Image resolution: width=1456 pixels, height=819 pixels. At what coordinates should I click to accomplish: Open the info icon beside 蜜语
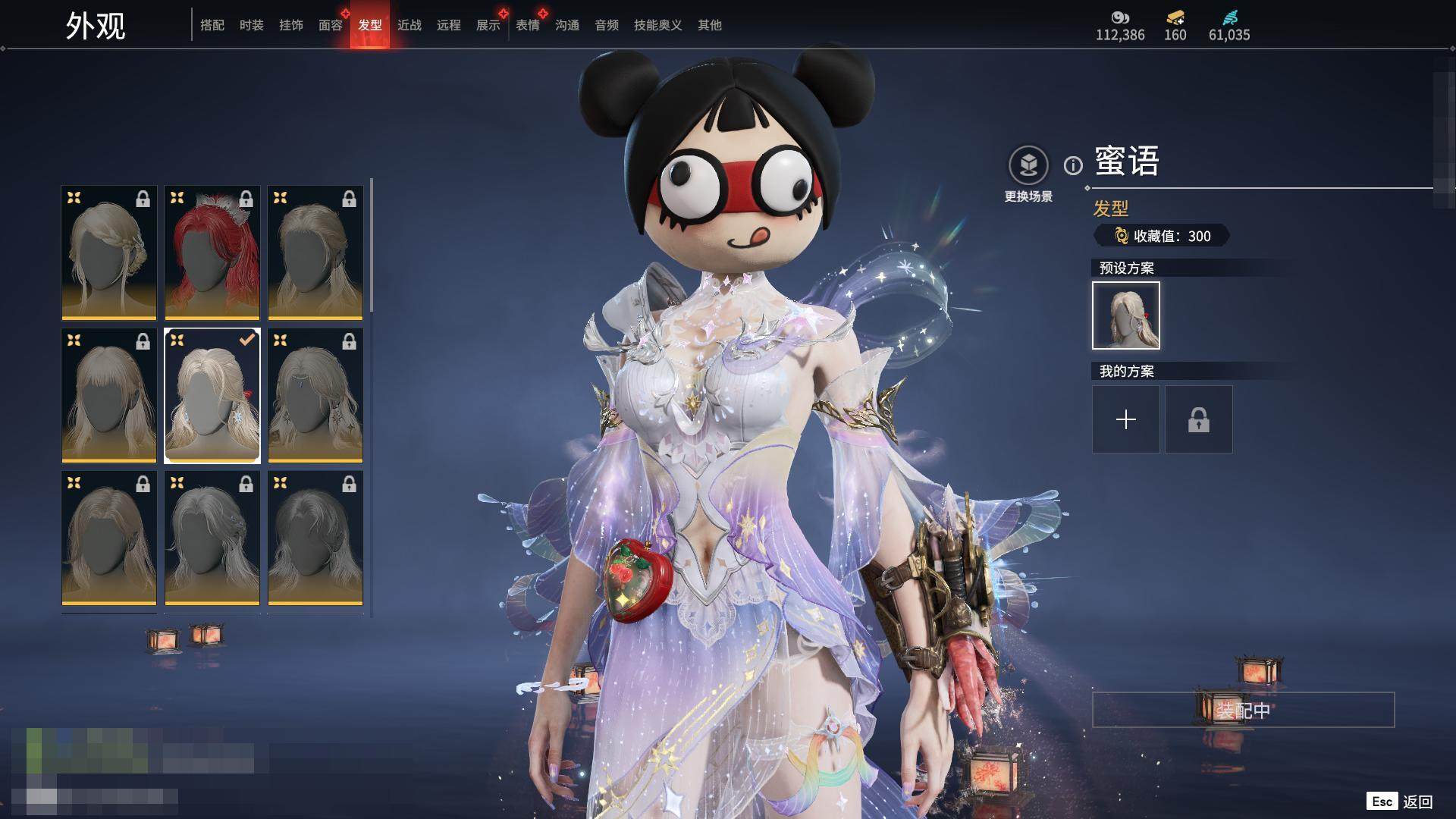(x=1073, y=165)
